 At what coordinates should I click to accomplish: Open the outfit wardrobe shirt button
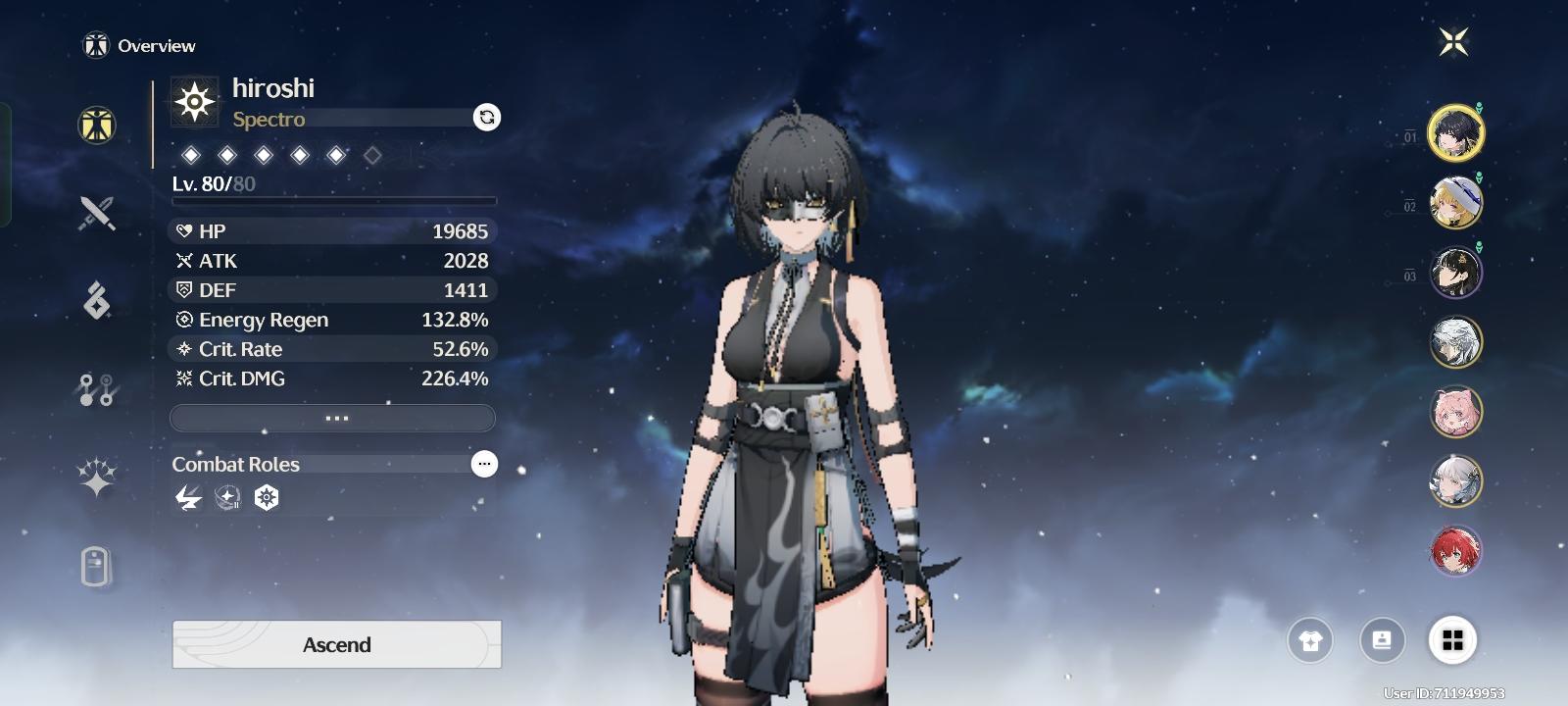pos(1310,641)
